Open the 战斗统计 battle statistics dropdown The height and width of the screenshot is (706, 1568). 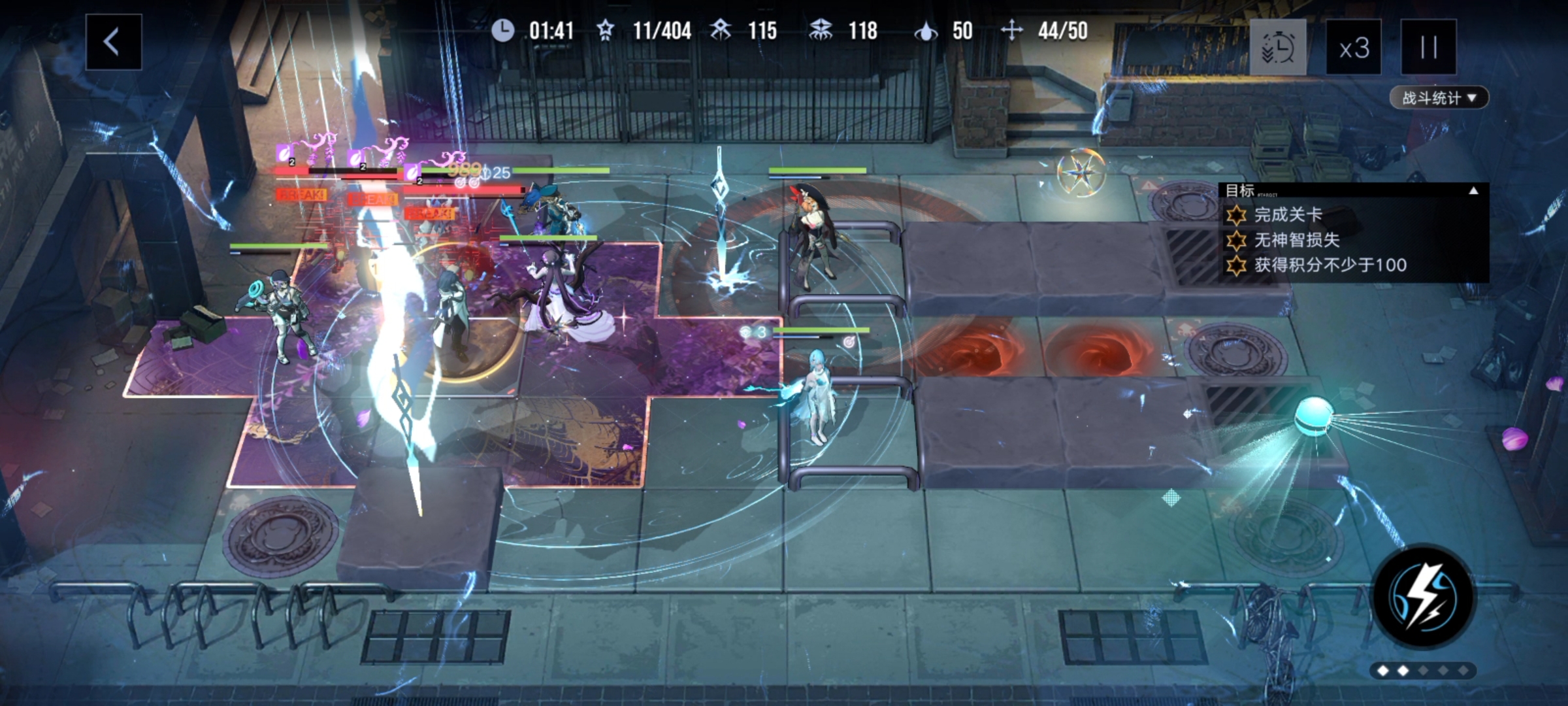(x=1438, y=98)
